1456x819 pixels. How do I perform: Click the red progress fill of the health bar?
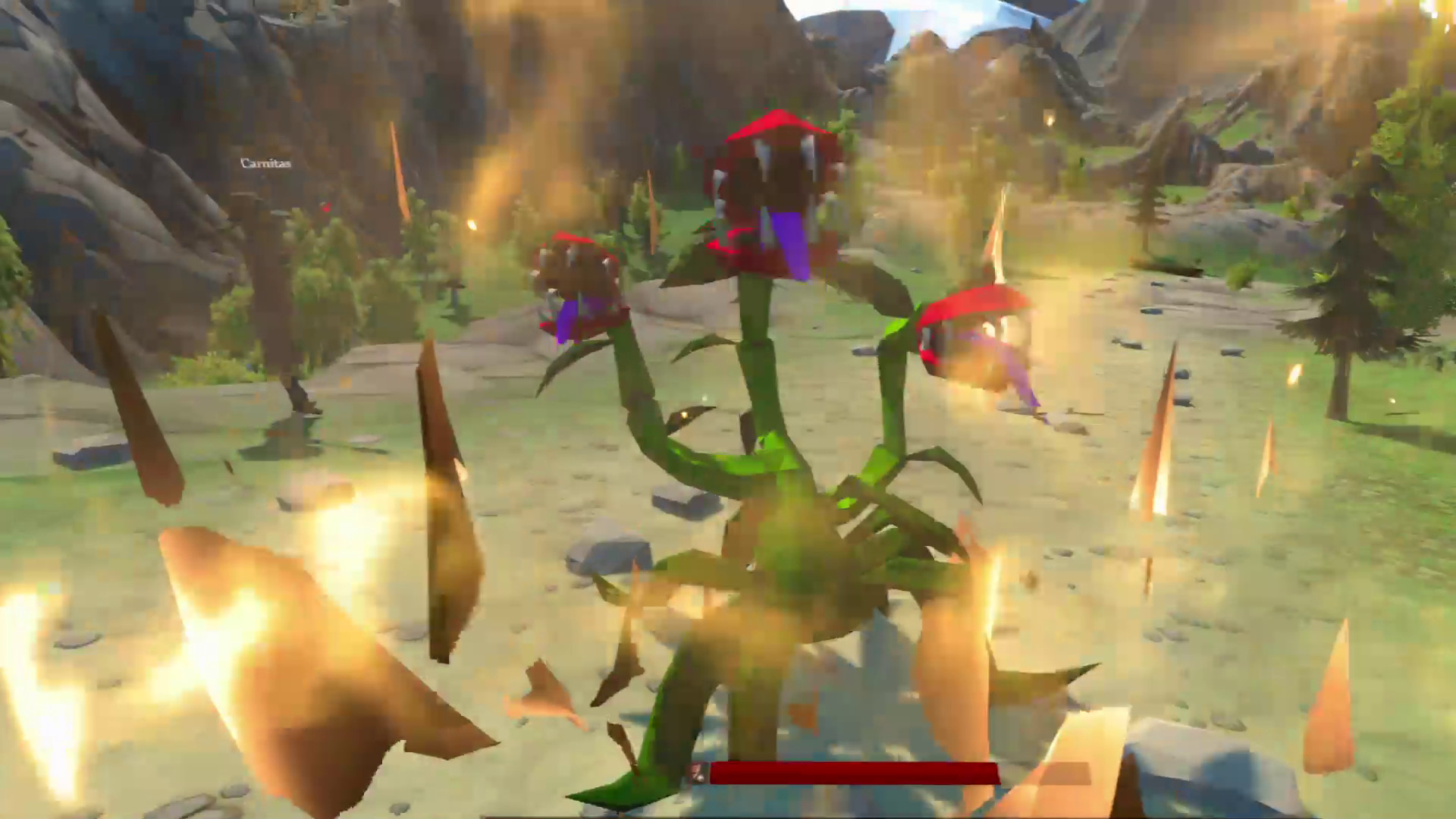click(x=857, y=773)
